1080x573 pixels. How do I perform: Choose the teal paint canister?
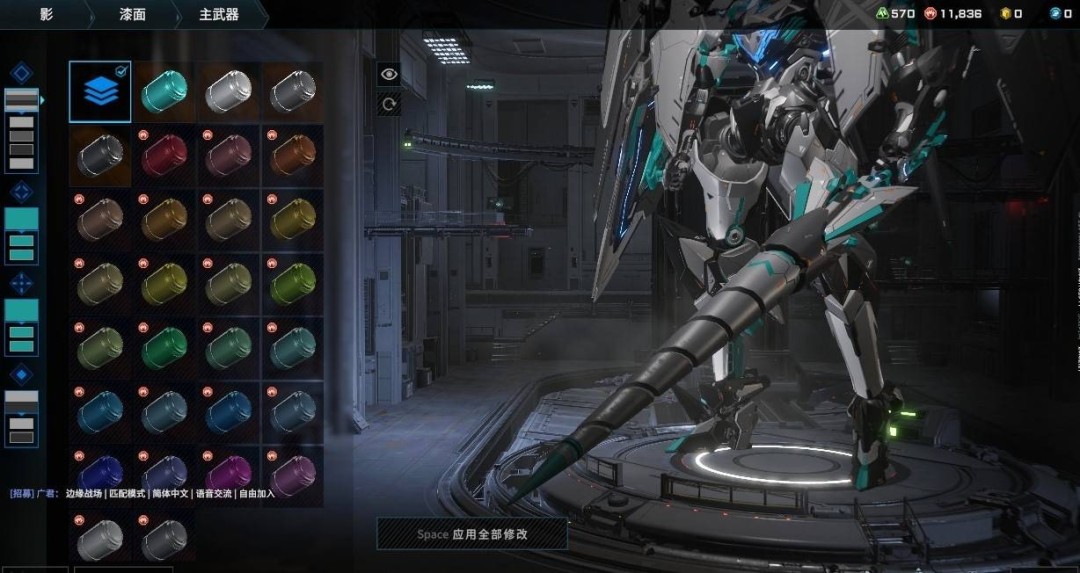tap(163, 91)
